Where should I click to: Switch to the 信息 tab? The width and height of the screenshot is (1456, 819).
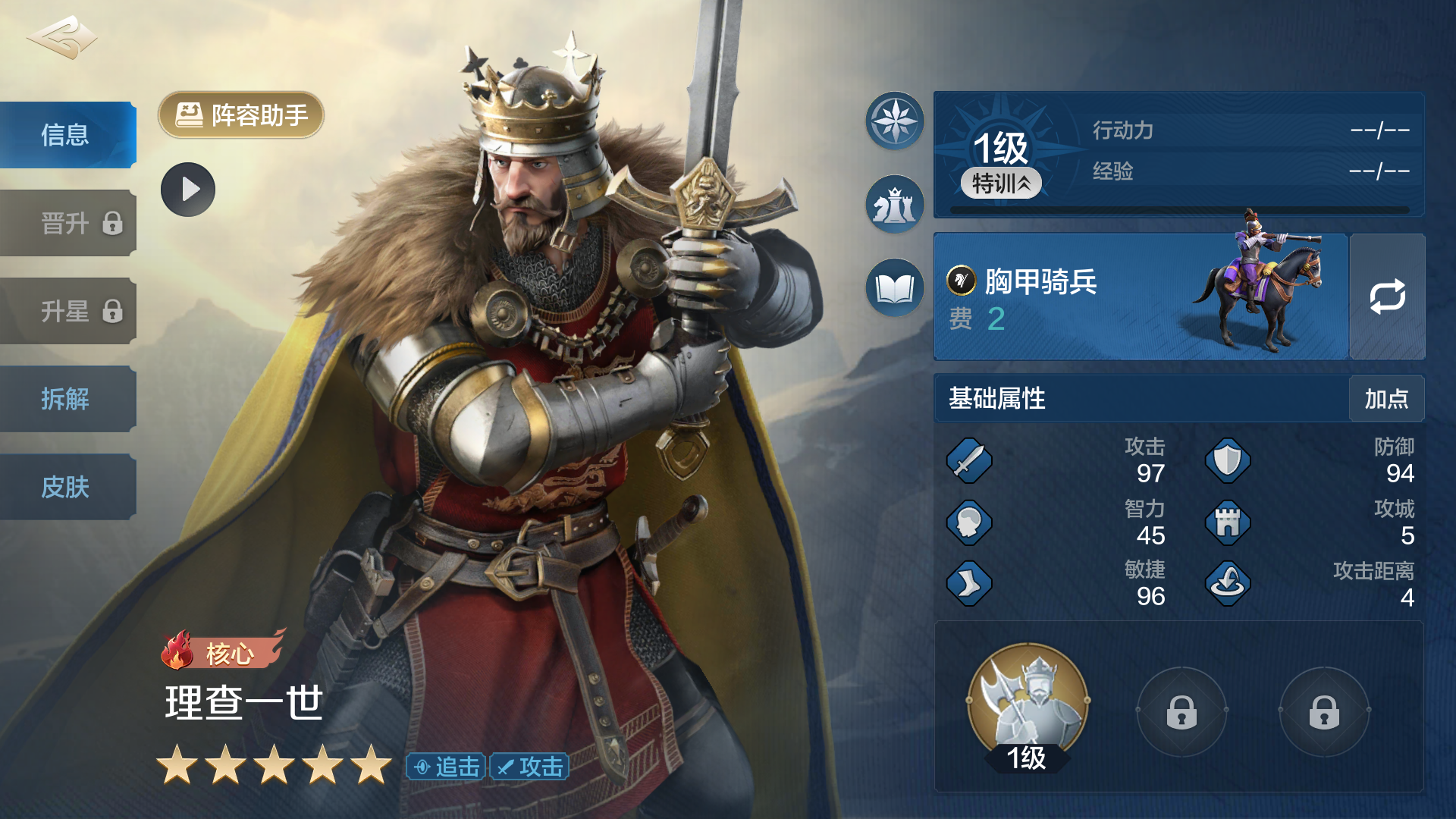(67, 135)
